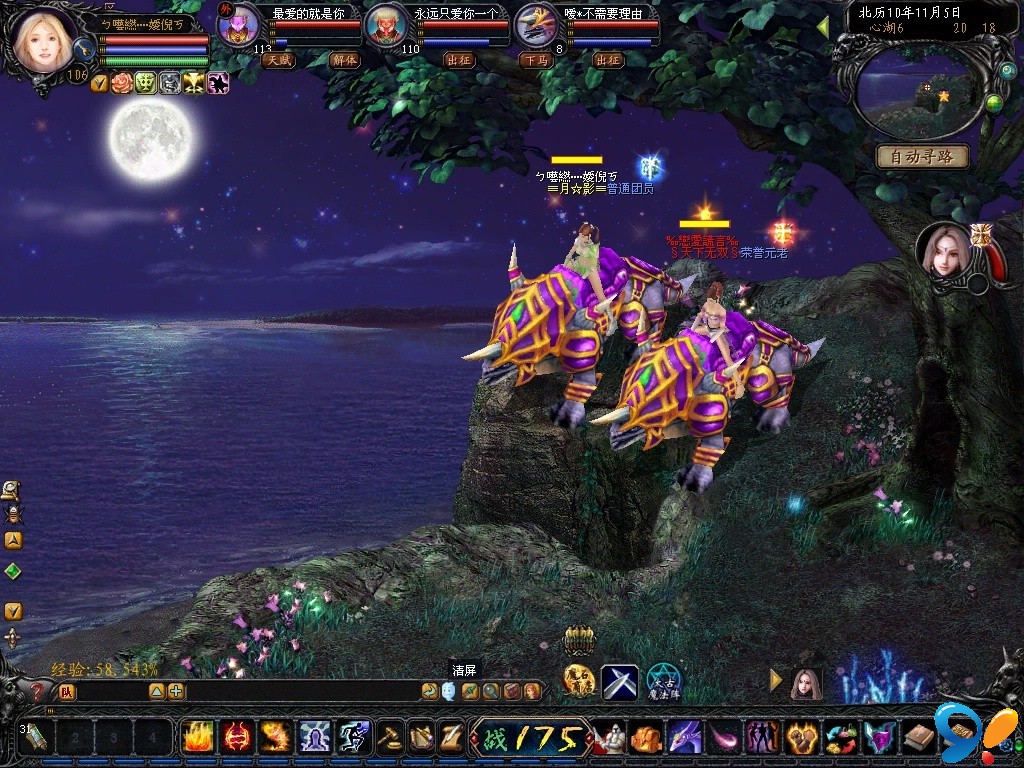Click the 队 team channel button in chat
1024x768 pixels.
click(x=66, y=691)
